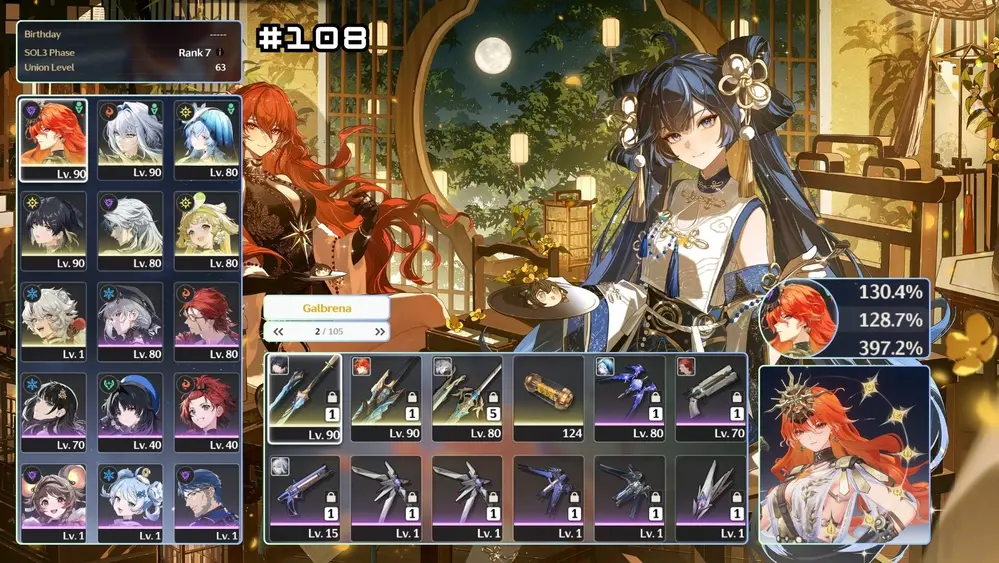Open the SOL3 Phase rank info icon
The height and width of the screenshot is (563, 999).
click(220, 52)
